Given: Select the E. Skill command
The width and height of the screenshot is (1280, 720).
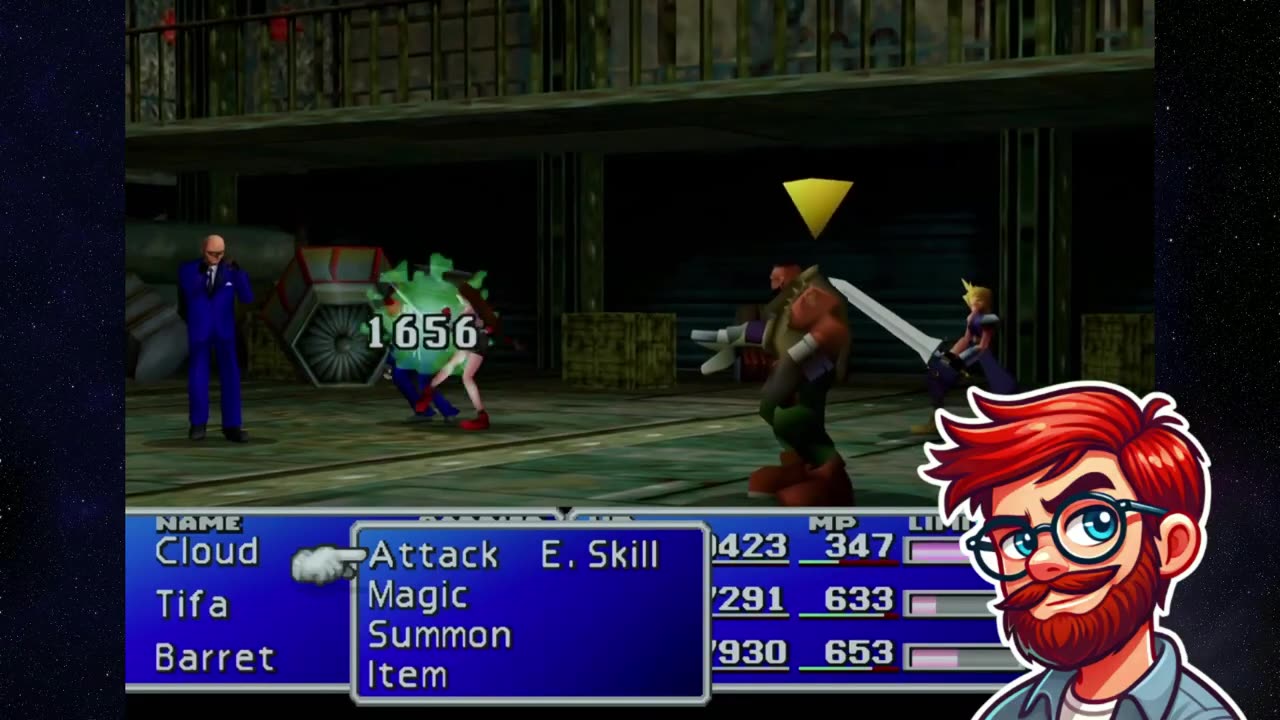Looking at the screenshot, I should tap(599, 555).
